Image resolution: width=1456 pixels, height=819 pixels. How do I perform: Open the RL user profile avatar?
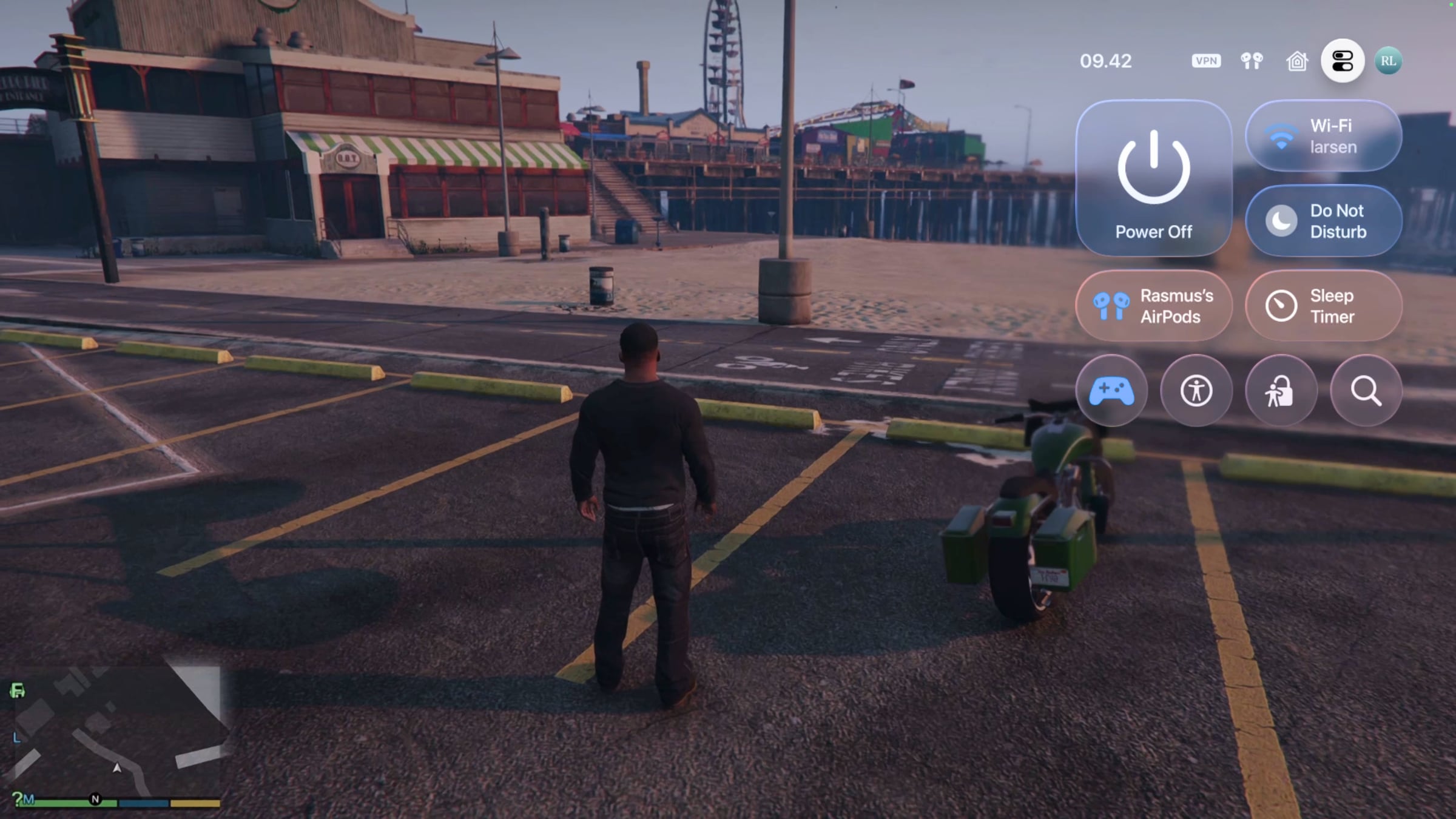[1388, 61]
